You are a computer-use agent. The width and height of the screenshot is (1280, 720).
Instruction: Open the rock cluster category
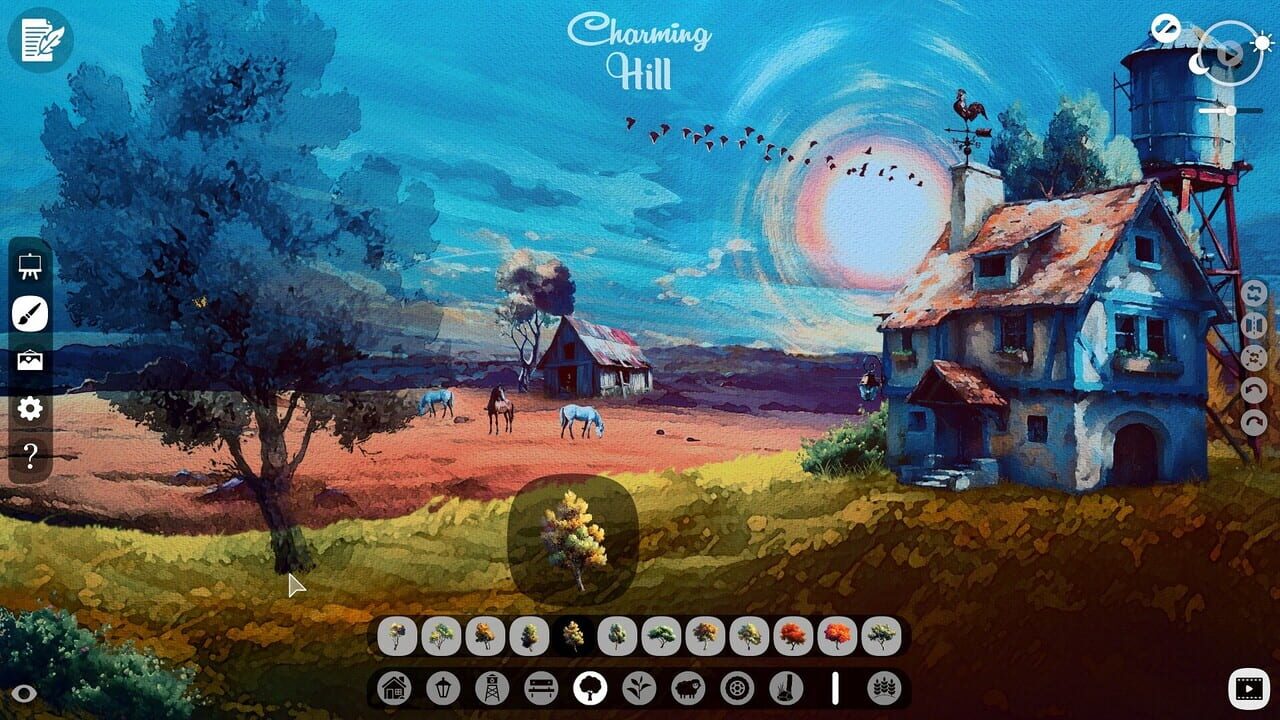point(785,688)
